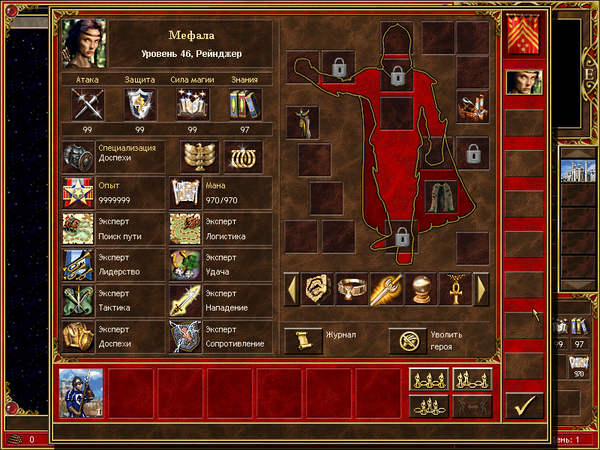Open the Журнал quest log
This screenshot has height=450, width=600.
tap(298, 341)
